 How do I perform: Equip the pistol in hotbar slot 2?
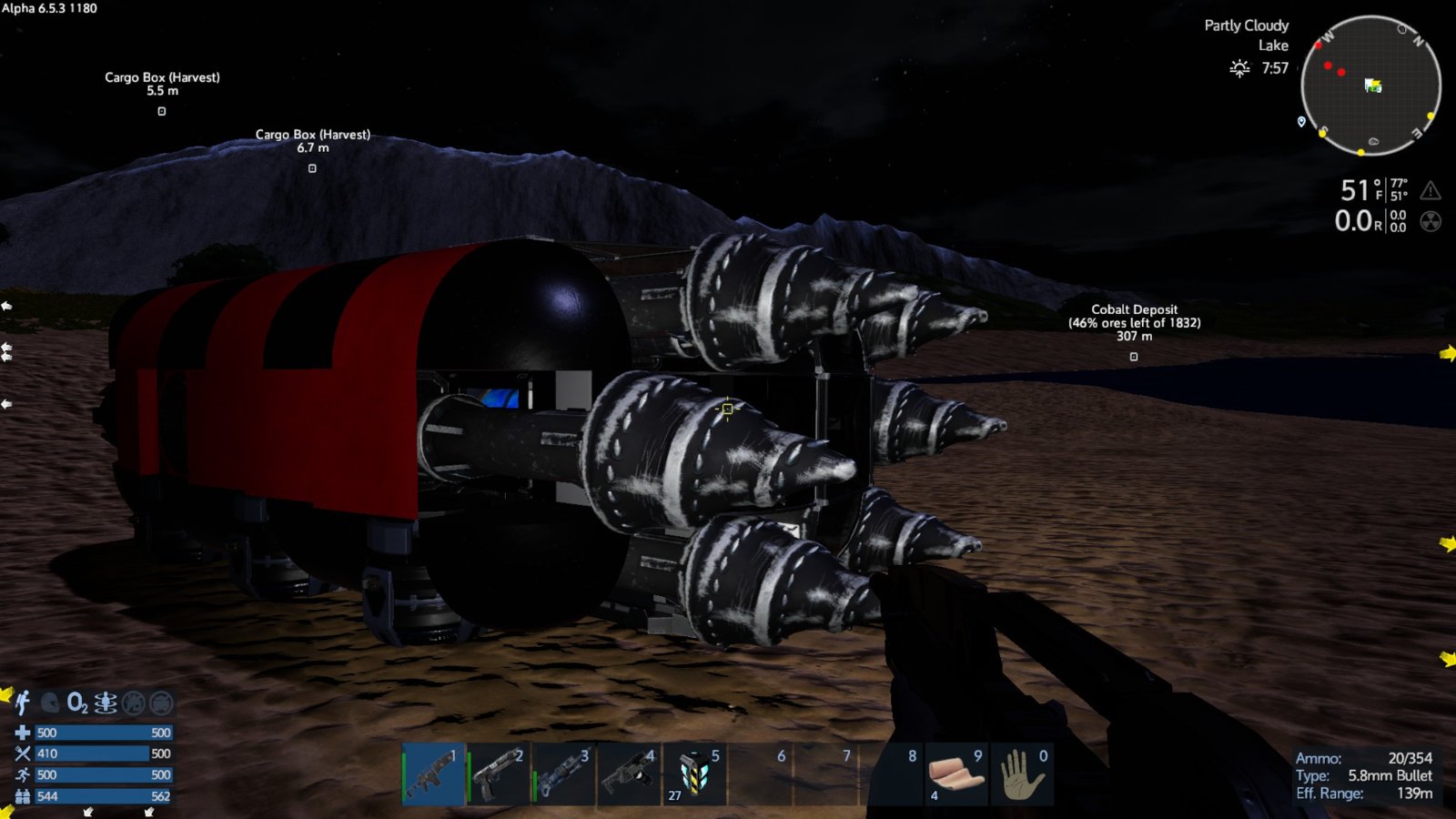coord(499,774)
